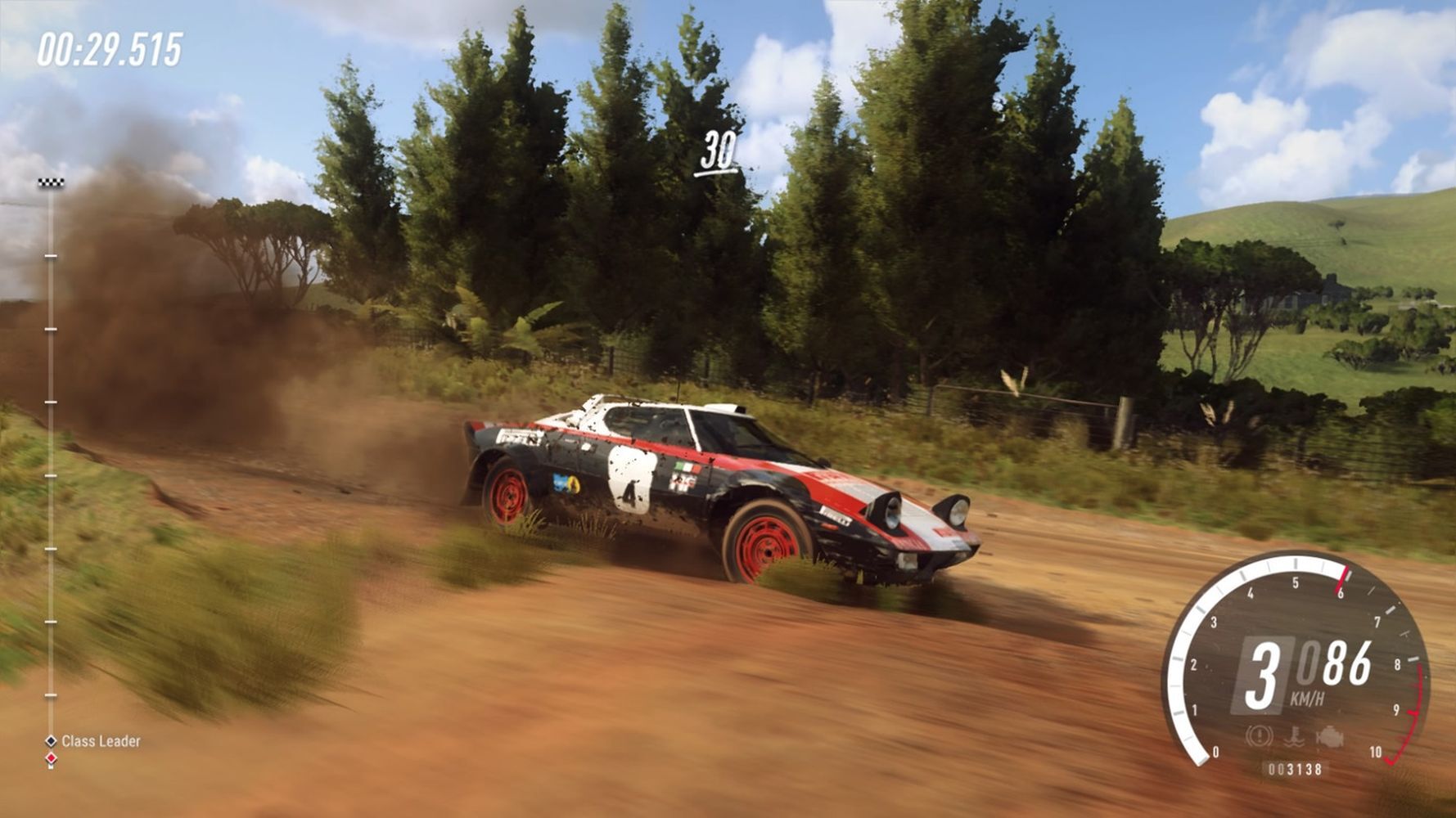
Task: Click the checkered finish flag on progress bar
Action: point(51,183)
